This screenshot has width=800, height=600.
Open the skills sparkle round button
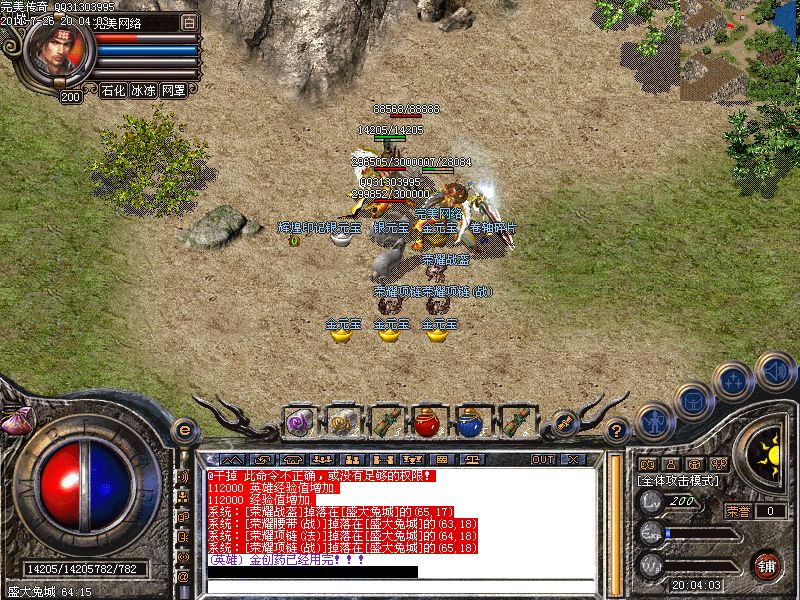point(733,380)
